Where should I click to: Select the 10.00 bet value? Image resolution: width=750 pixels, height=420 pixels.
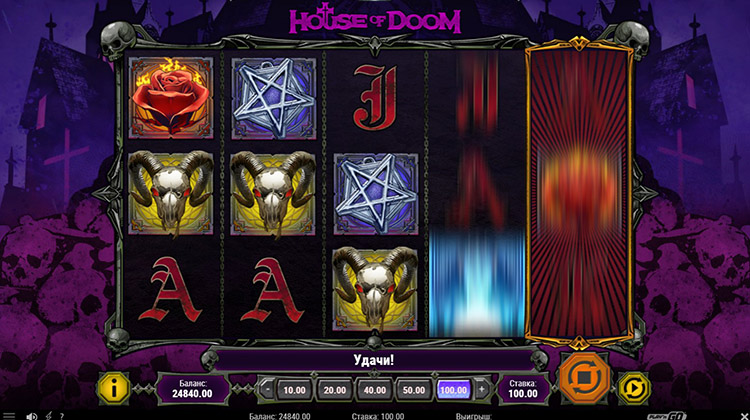[294, 389]
